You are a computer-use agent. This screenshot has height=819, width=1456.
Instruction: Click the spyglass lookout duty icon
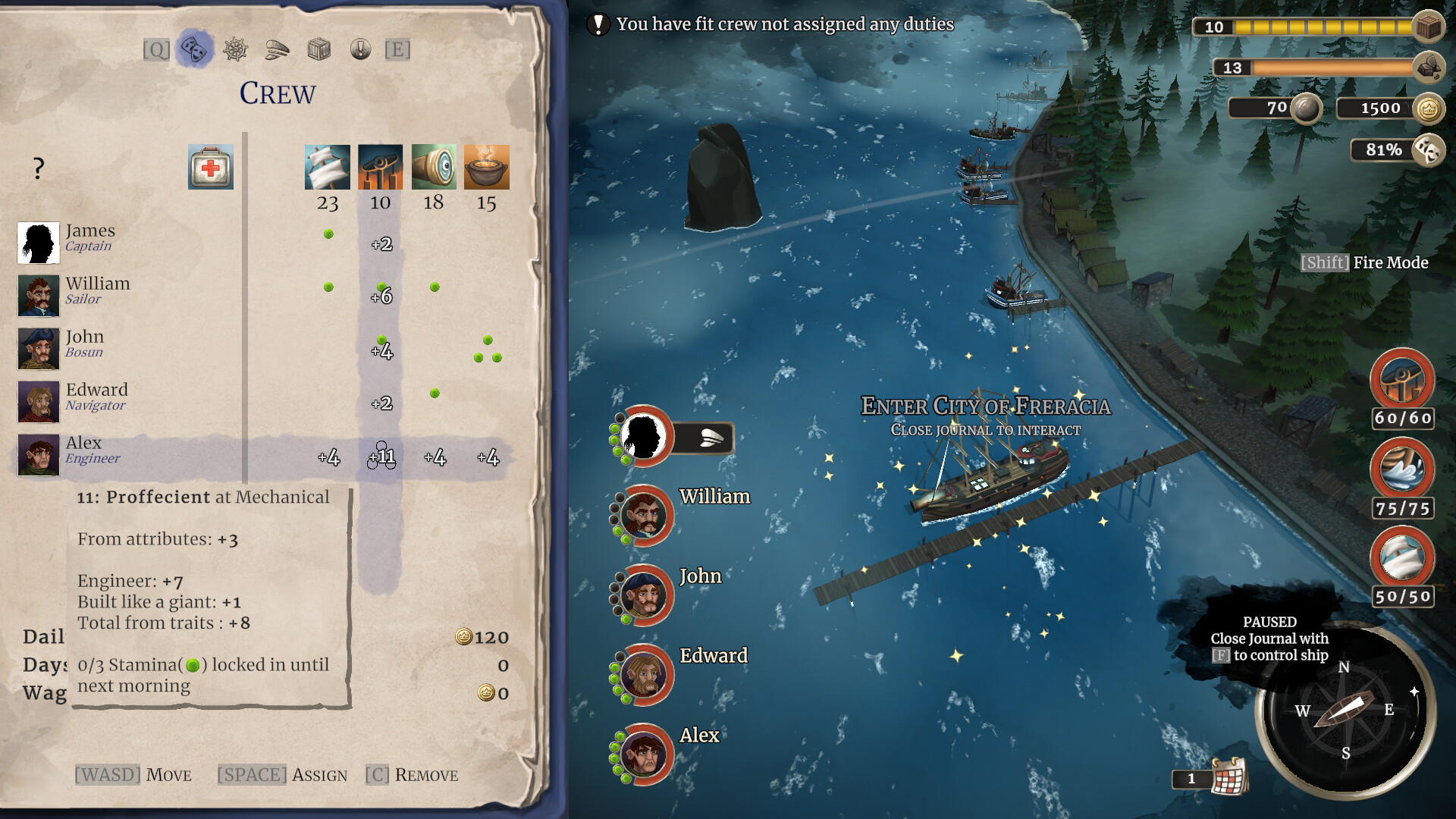(x=434, y=167)
